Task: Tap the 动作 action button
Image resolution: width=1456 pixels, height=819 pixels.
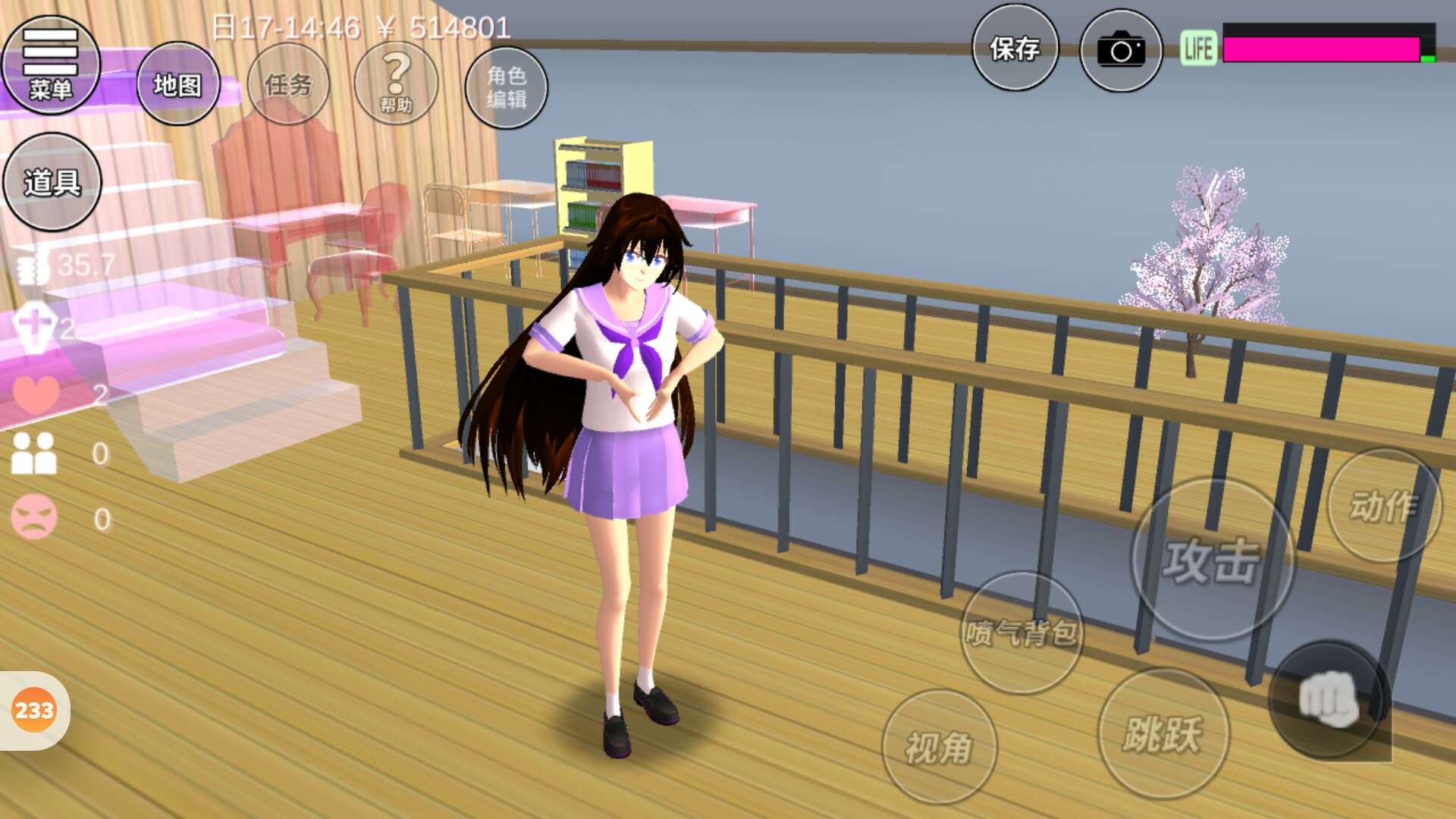Action: 1384,506
